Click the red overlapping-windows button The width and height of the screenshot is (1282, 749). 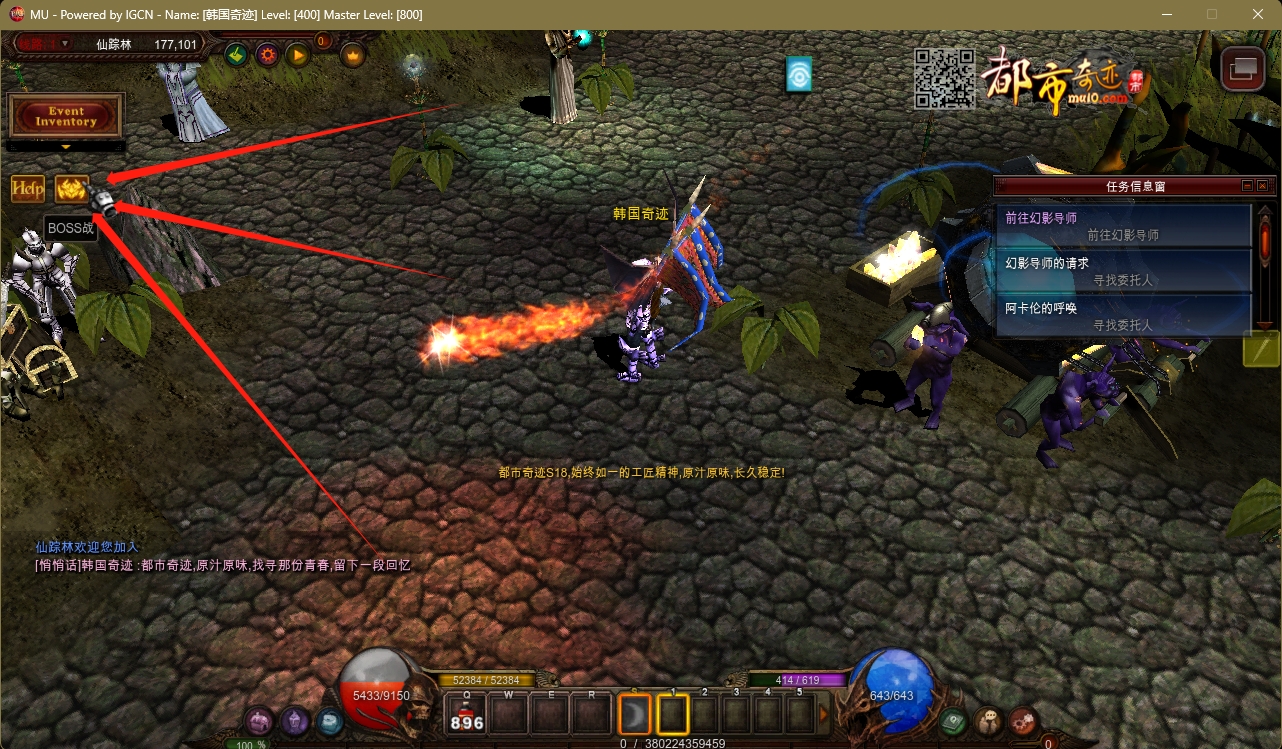click(1244, 68)
